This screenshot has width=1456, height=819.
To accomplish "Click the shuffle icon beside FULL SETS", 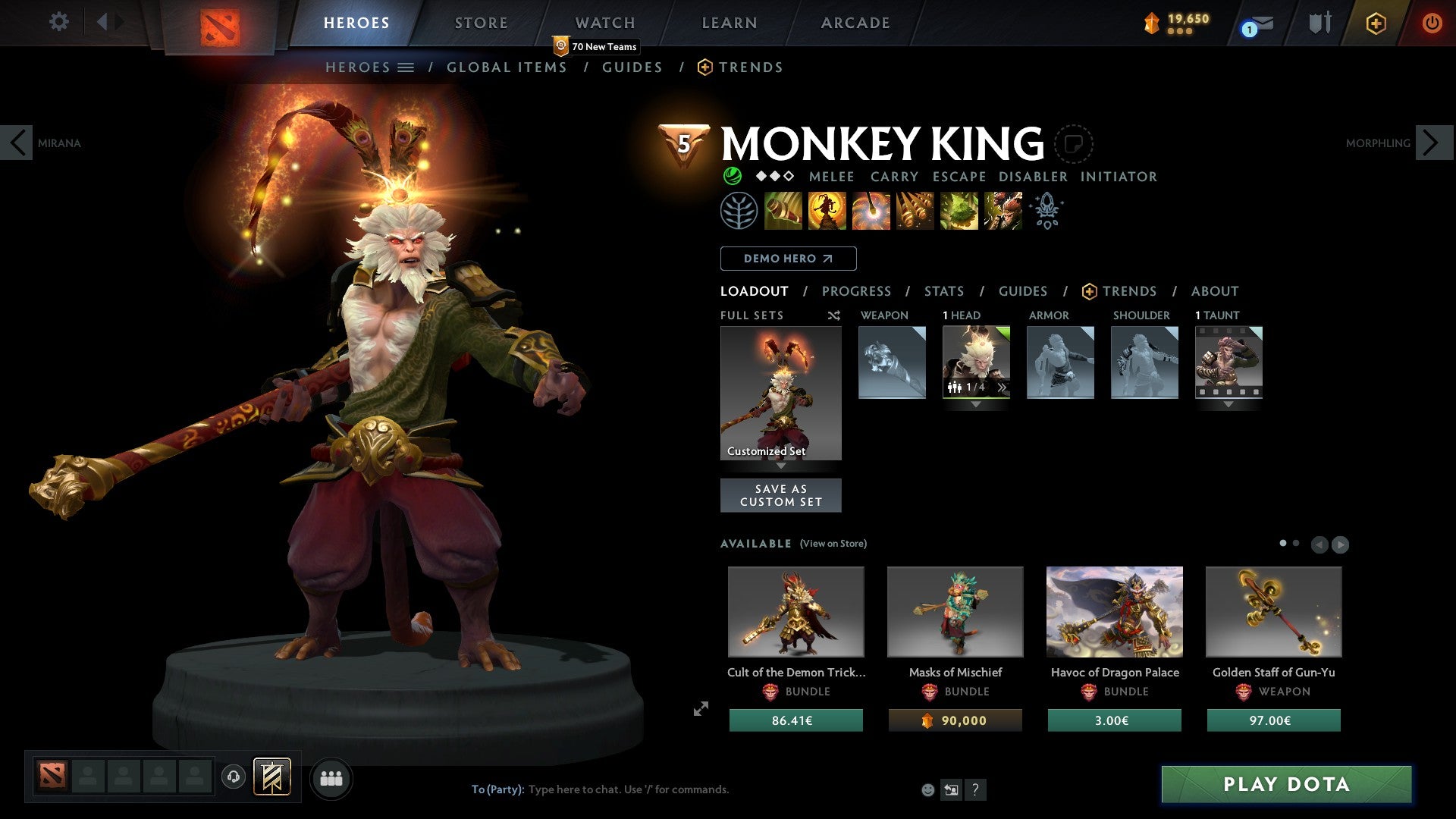I will click(833, 315).
